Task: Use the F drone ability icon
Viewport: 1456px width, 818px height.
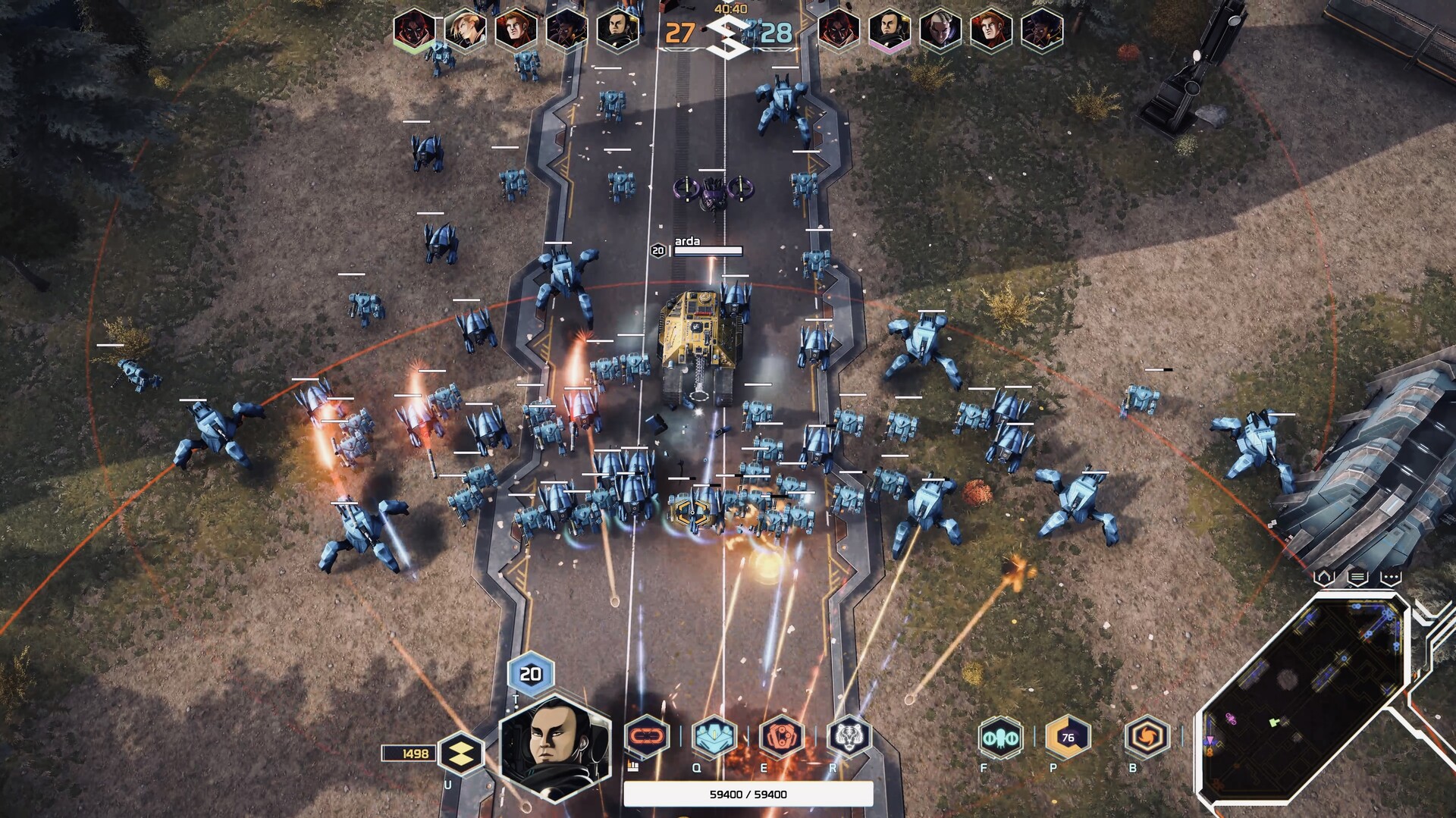Action: pos(1003,736)
